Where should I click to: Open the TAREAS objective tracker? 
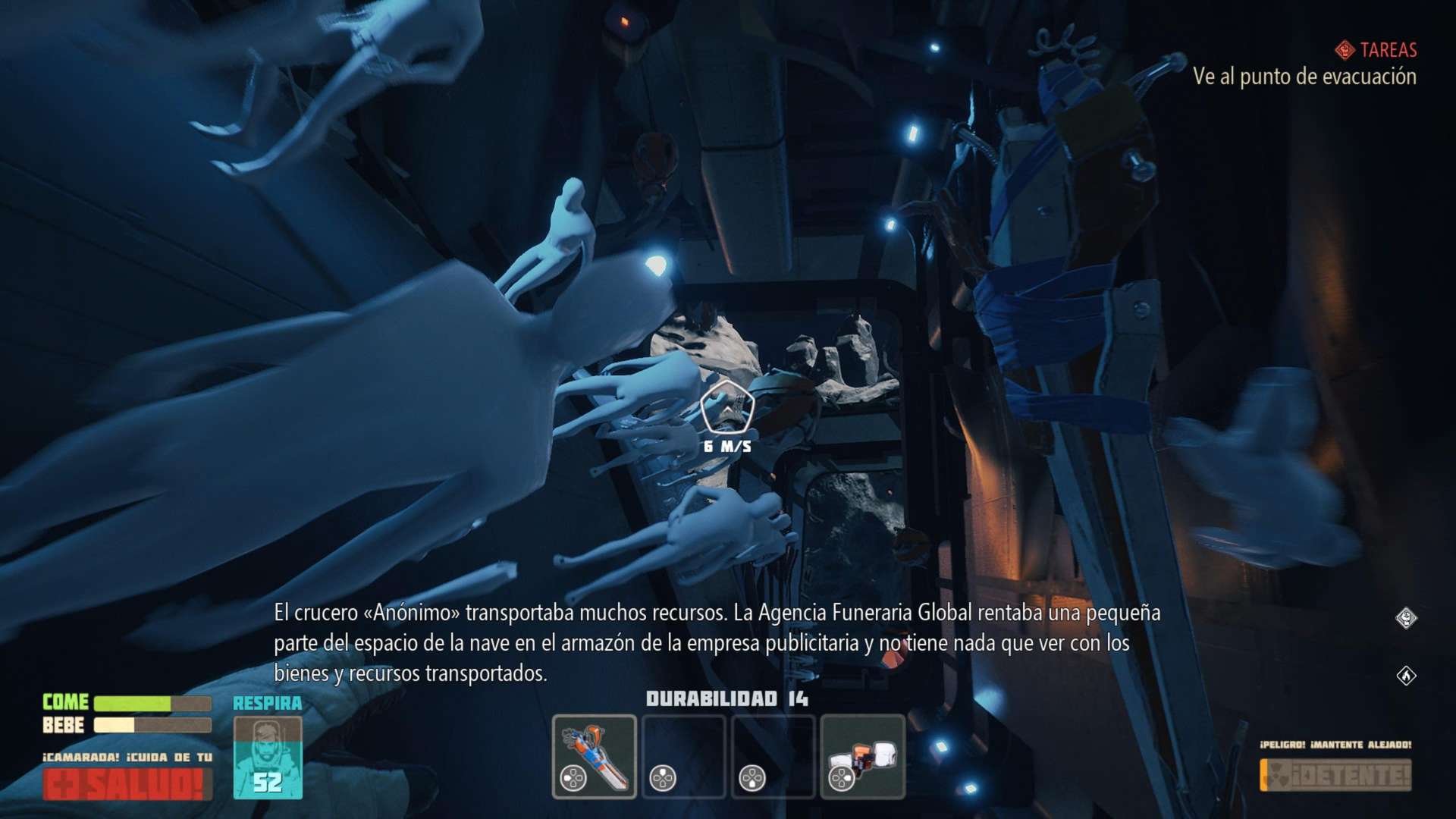point(1376,50)
